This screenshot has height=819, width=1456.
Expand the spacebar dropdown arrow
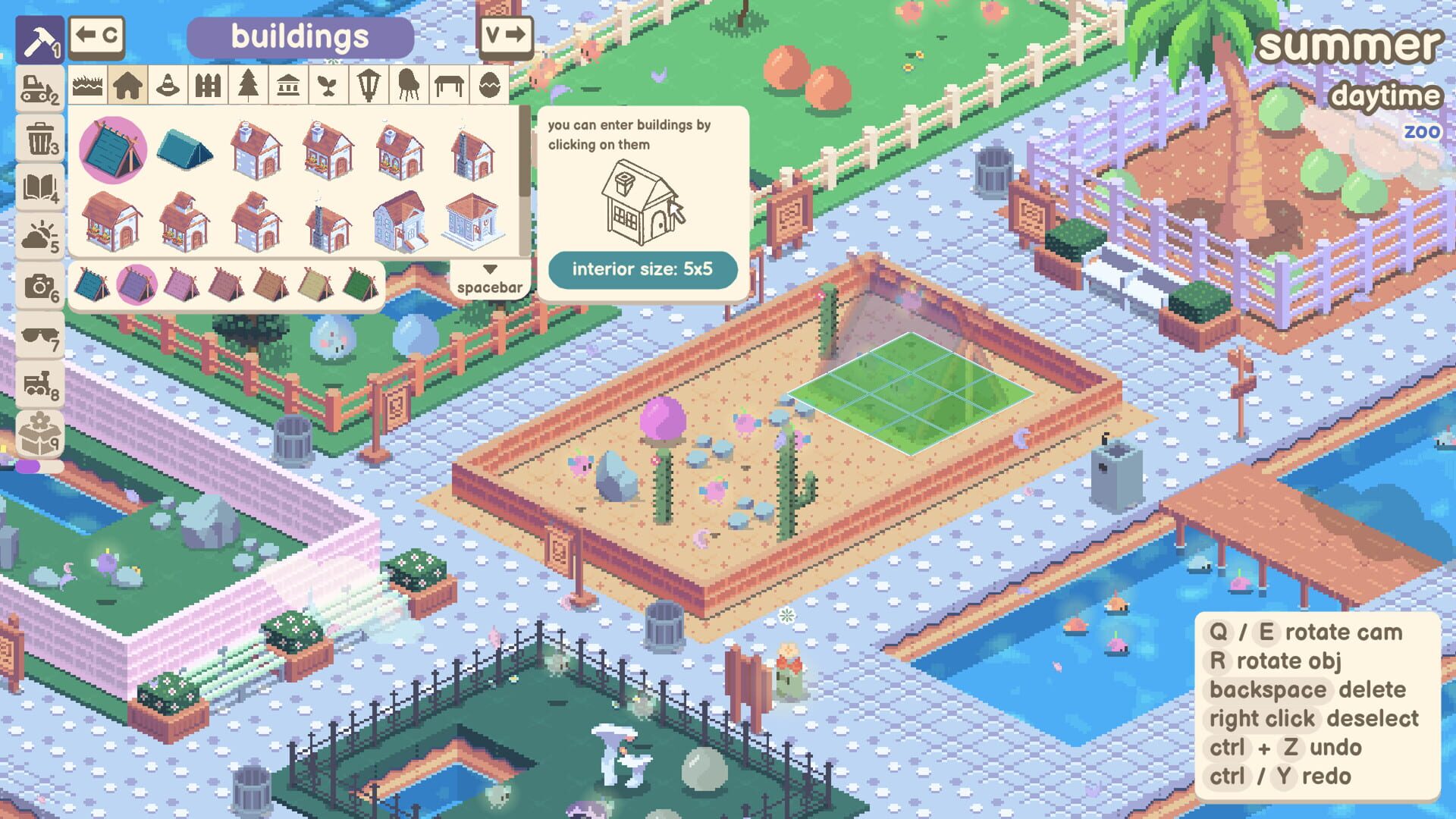[x=489, y=269]
